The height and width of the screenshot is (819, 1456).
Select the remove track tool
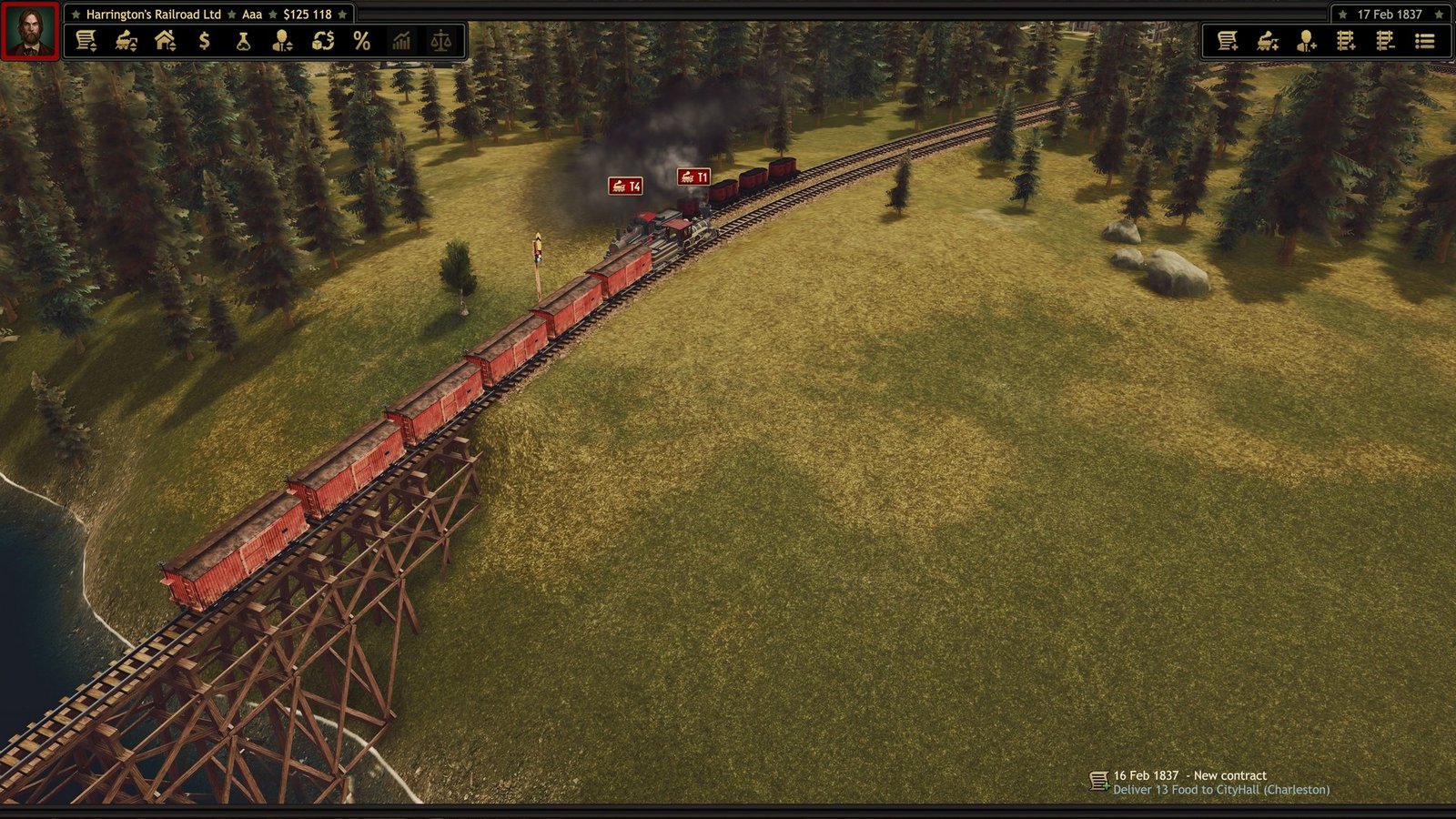click(x=1383, y=41)
